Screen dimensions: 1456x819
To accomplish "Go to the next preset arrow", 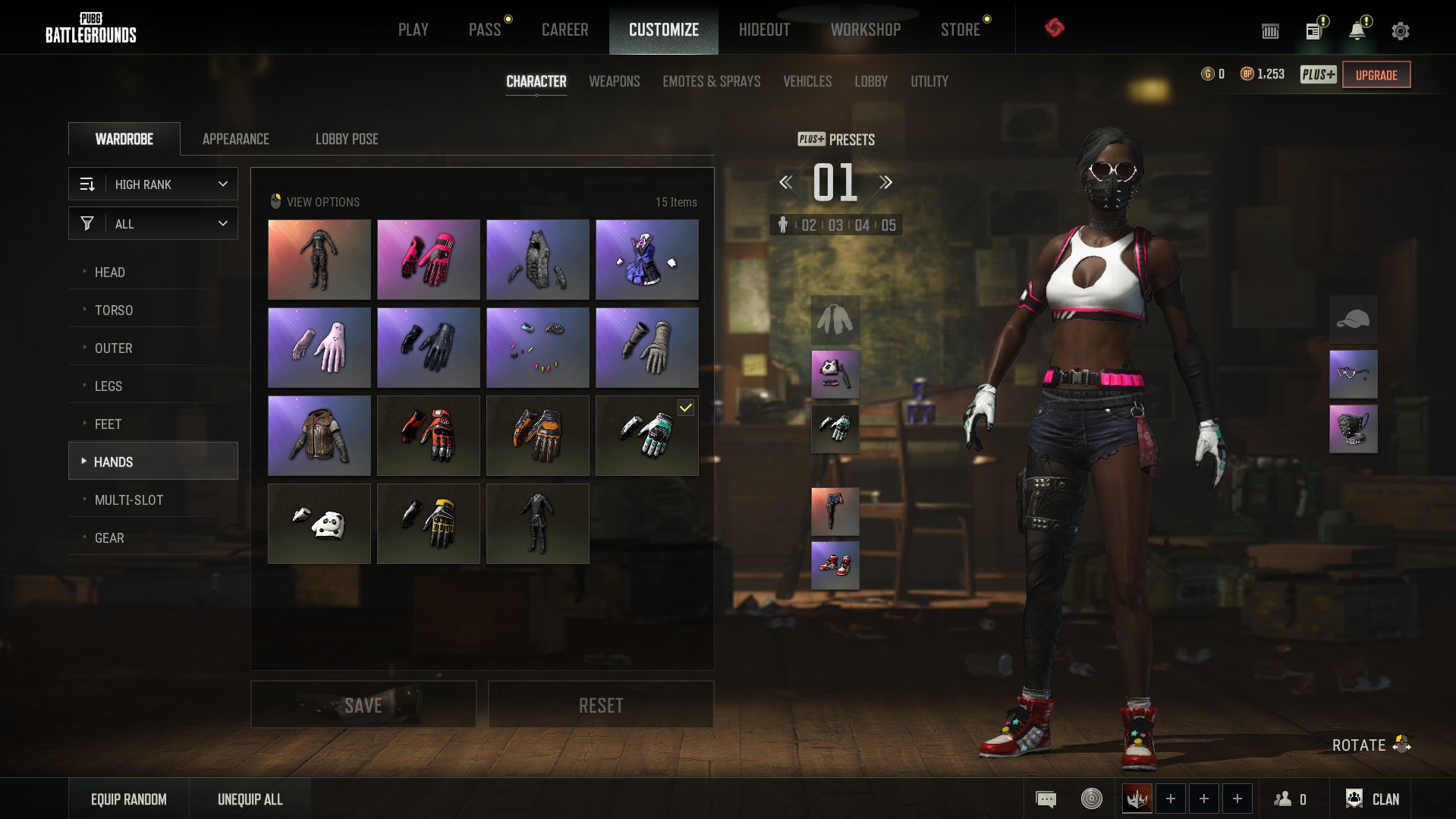I will tap(885, 182).
